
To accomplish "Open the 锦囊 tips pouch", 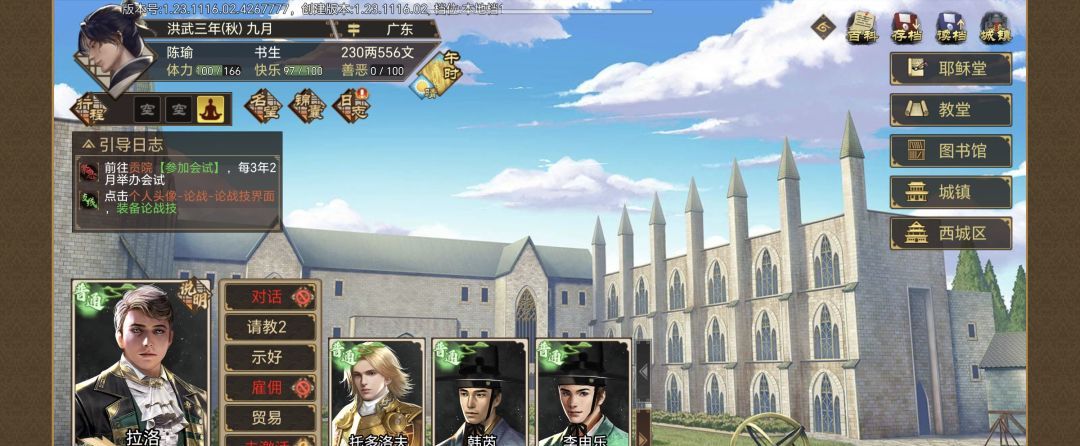I will pyautogui.click(x=305, y=105).
